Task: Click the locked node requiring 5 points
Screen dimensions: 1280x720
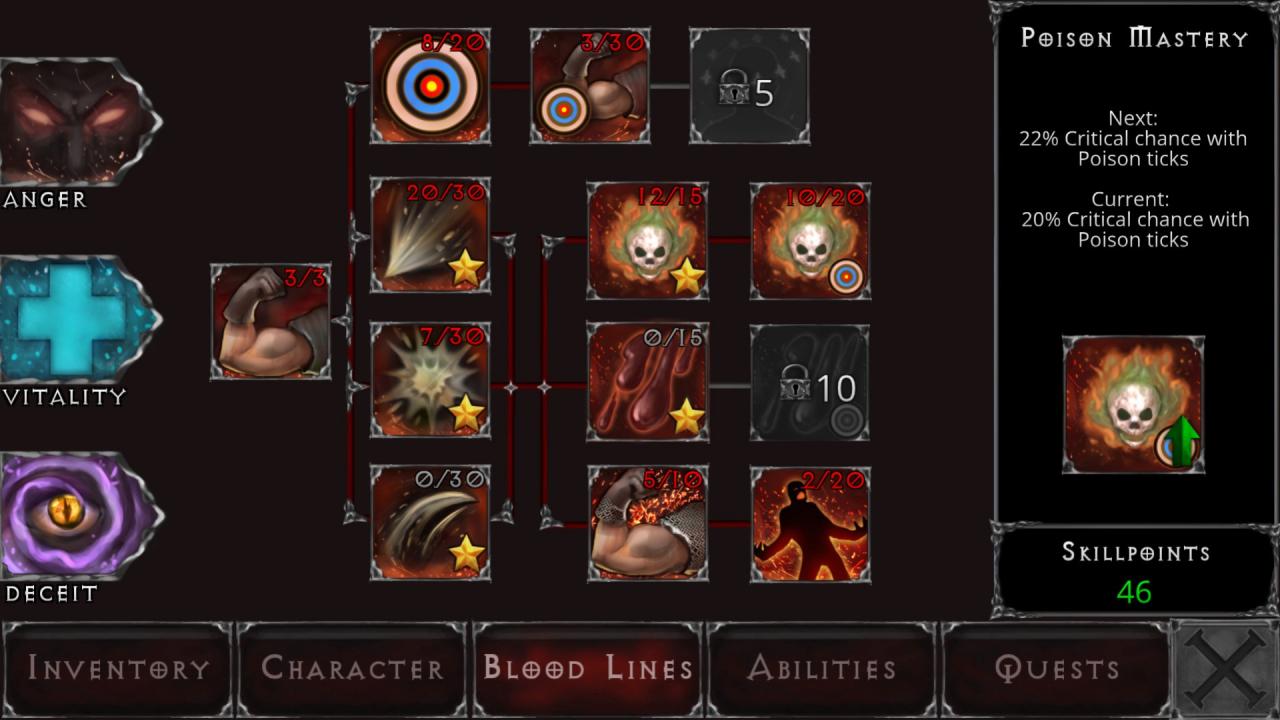Action: click(x=748, y=85)
